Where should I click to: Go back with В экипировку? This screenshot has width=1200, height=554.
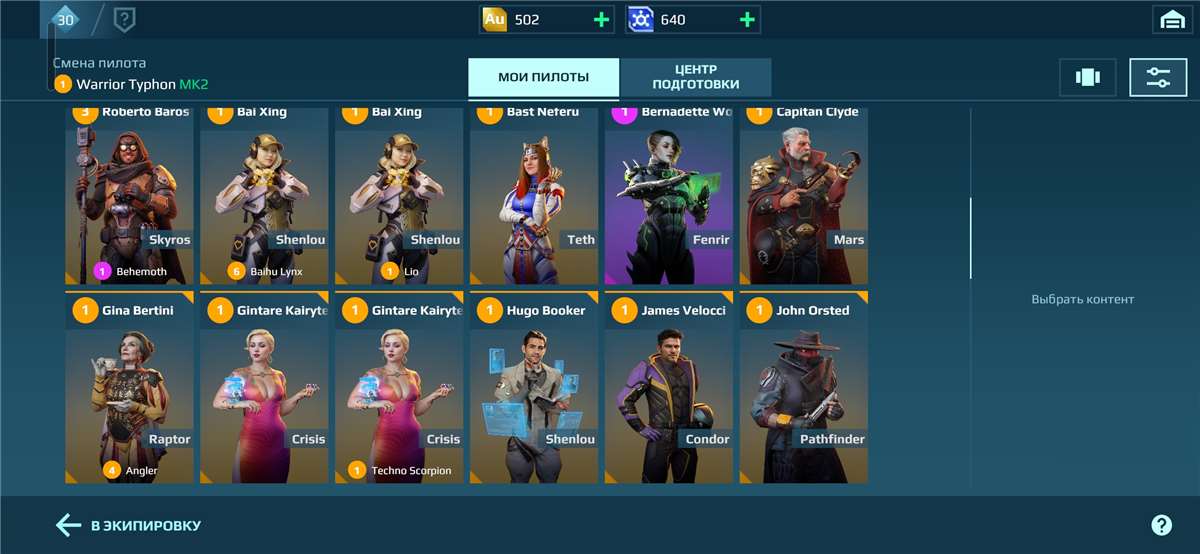point(128,525)
